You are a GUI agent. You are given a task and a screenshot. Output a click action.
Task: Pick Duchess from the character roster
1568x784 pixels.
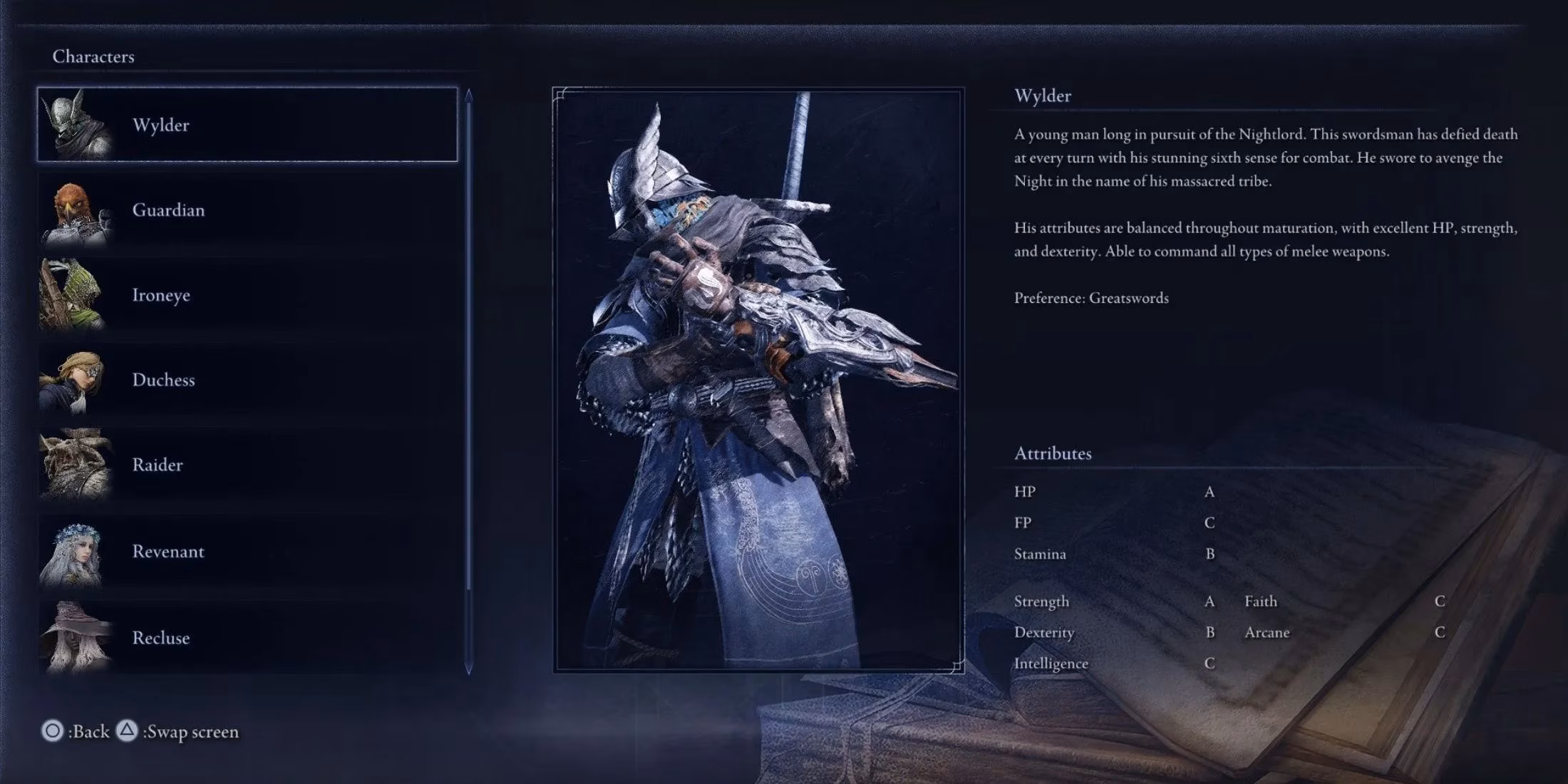point(163,380)
